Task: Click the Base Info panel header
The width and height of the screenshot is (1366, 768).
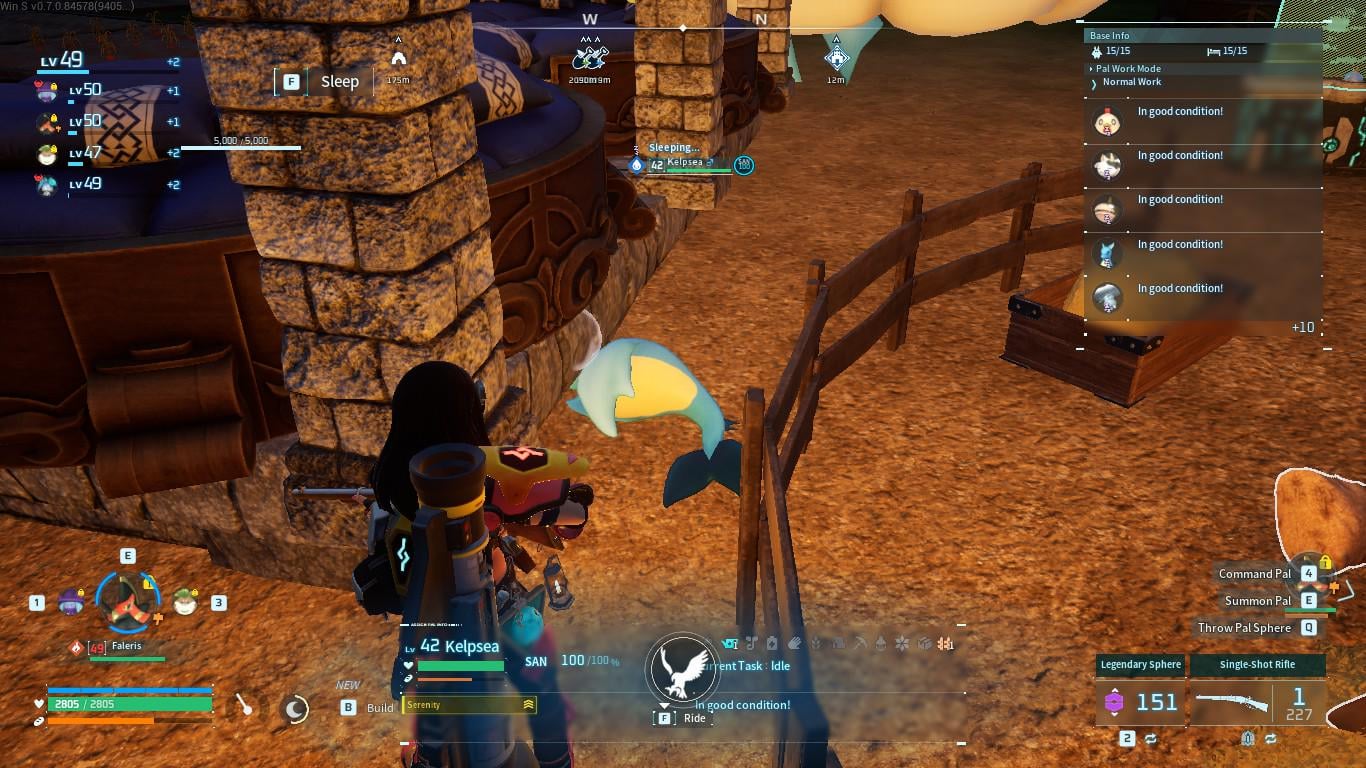Action: point(1109,36)
